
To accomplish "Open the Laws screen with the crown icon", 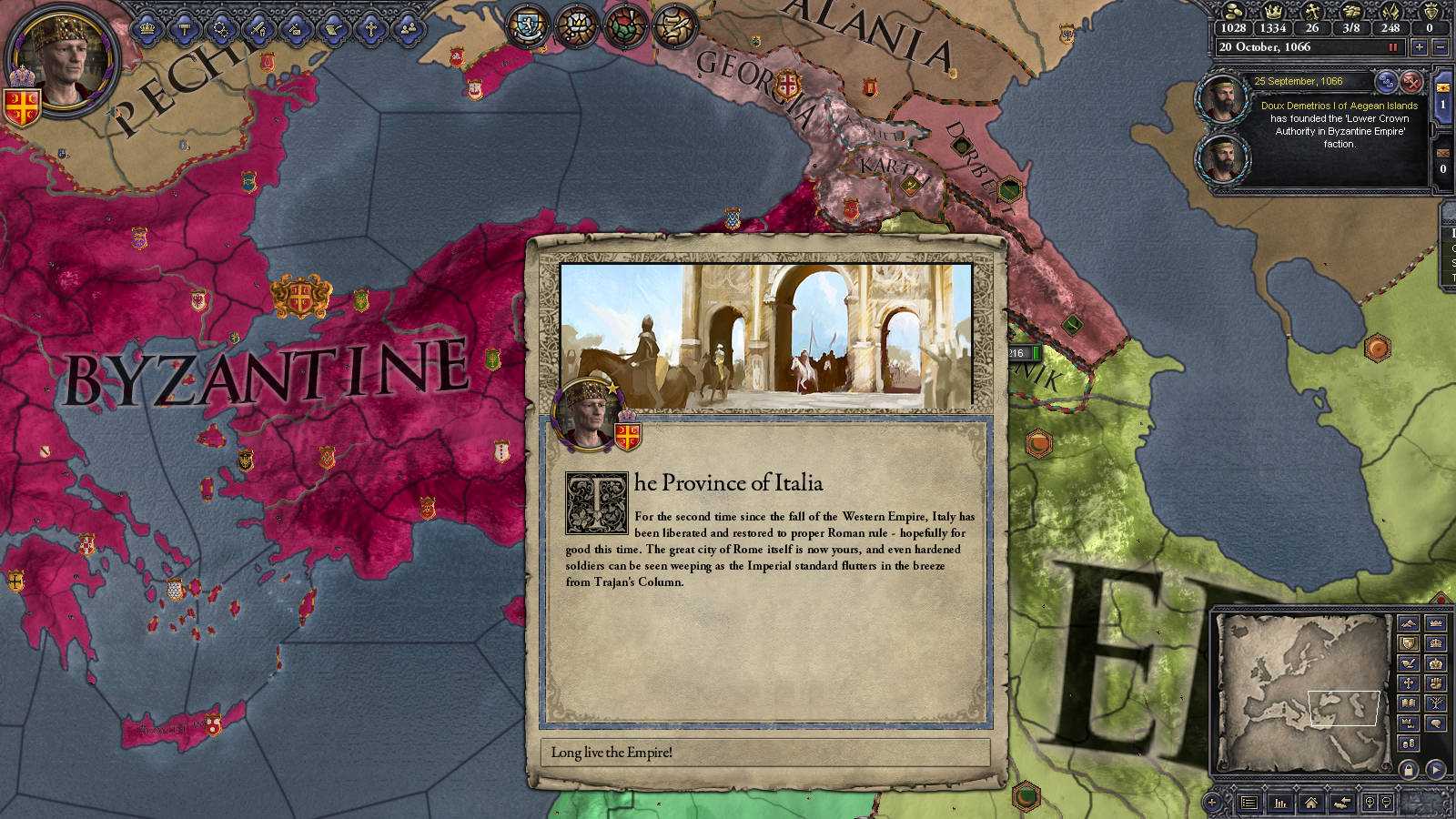I will 146,29.
